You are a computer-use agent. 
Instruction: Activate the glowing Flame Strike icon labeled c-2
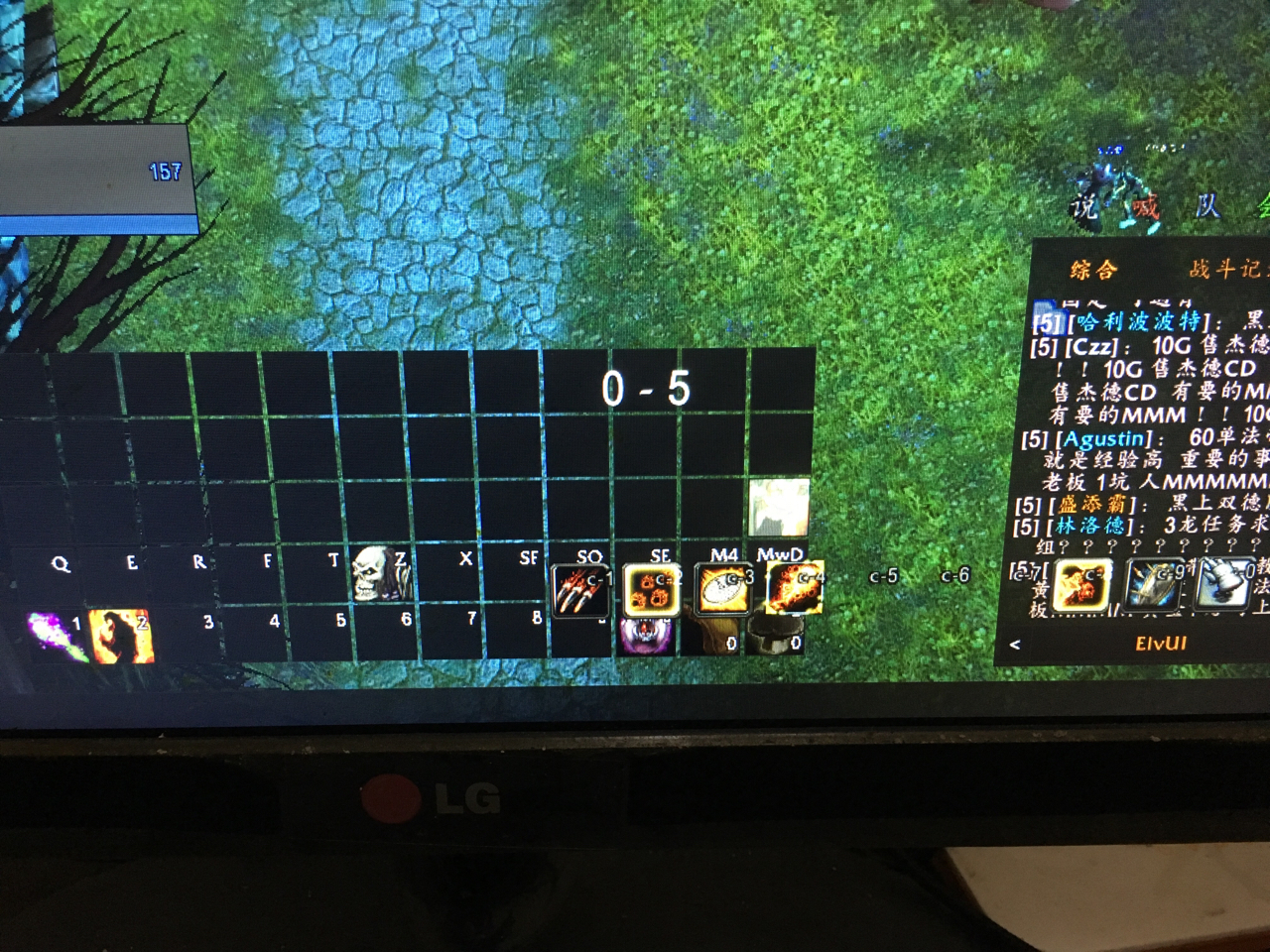(x=652, y=587)
